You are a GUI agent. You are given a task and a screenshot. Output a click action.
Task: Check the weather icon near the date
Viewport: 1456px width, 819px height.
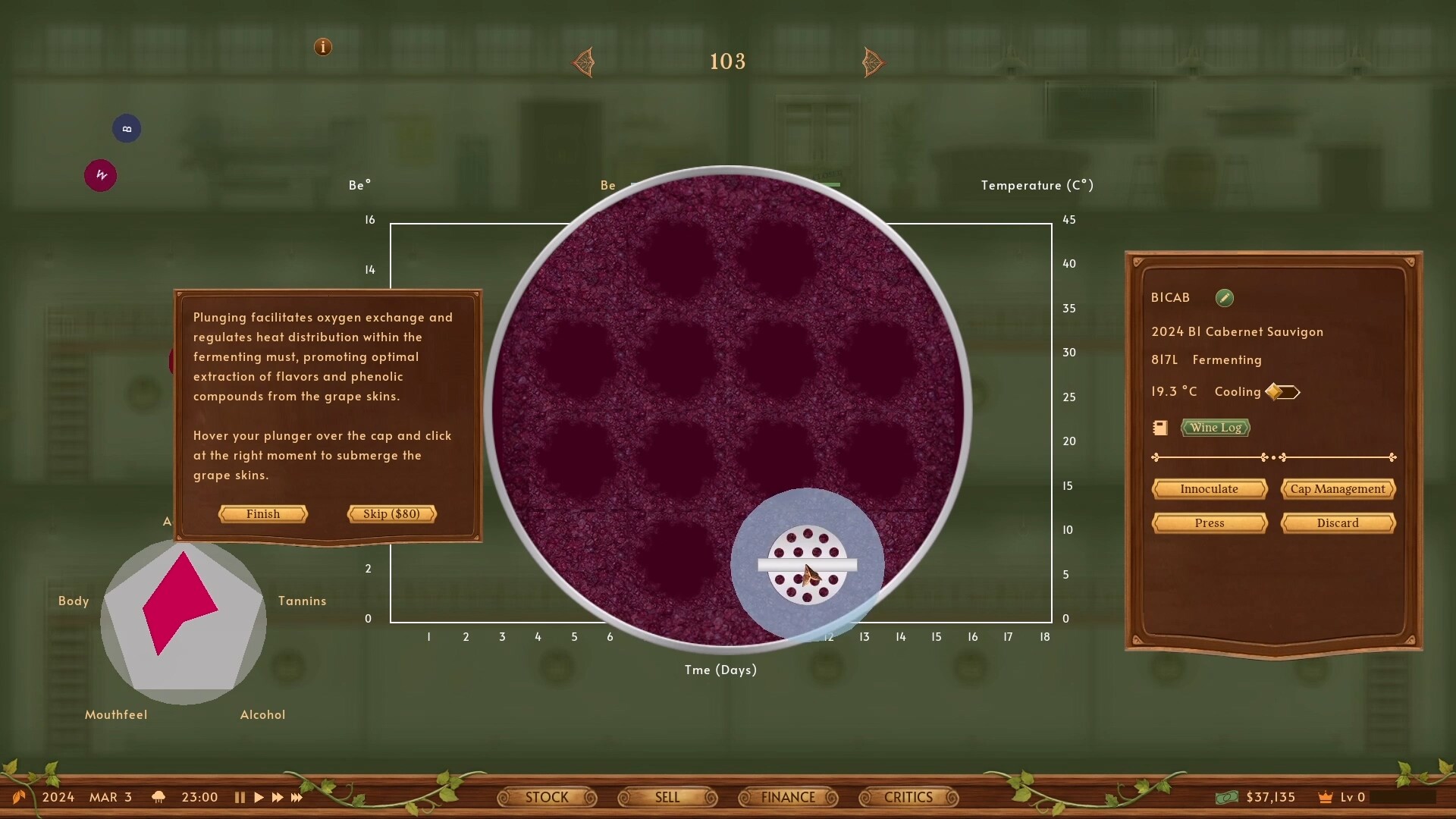click(158, 797)
